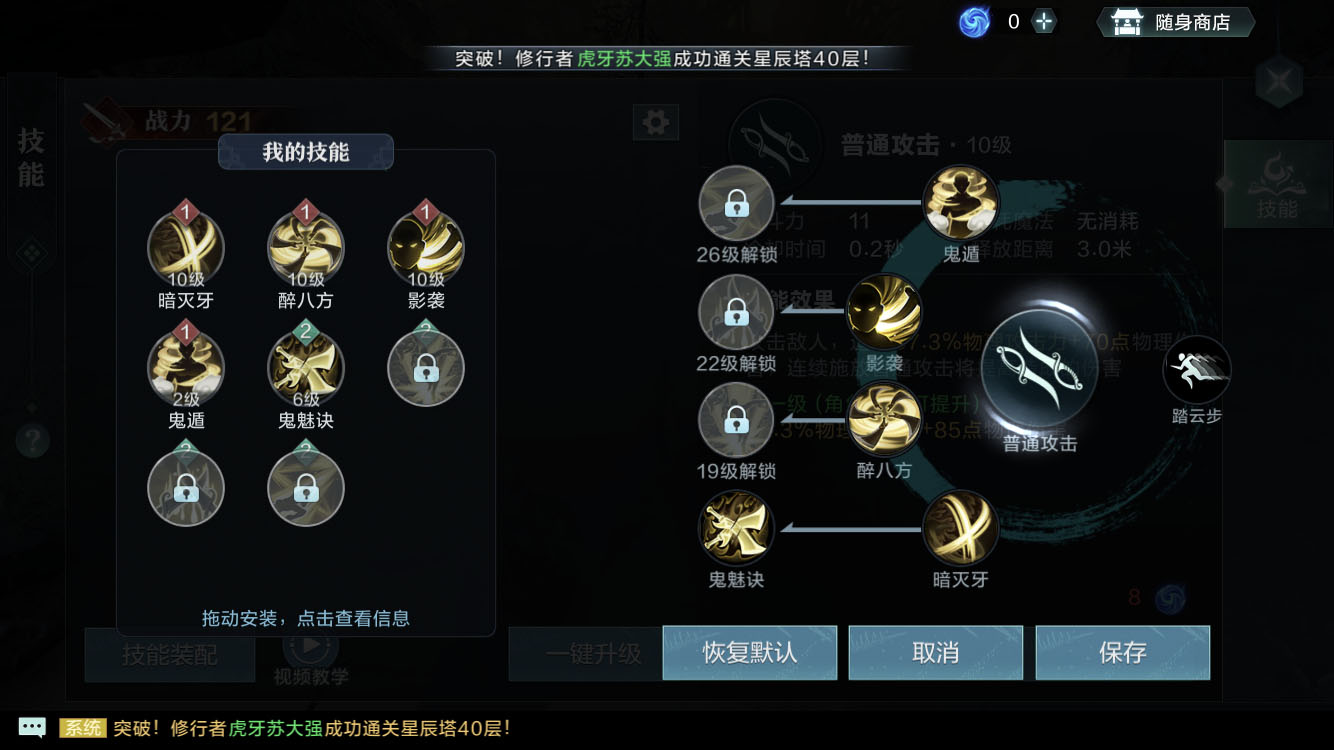1334x750 pixels.
Task: Select the 鬼遁 level 2 skill icon
Action: click(x=185, y=367)
